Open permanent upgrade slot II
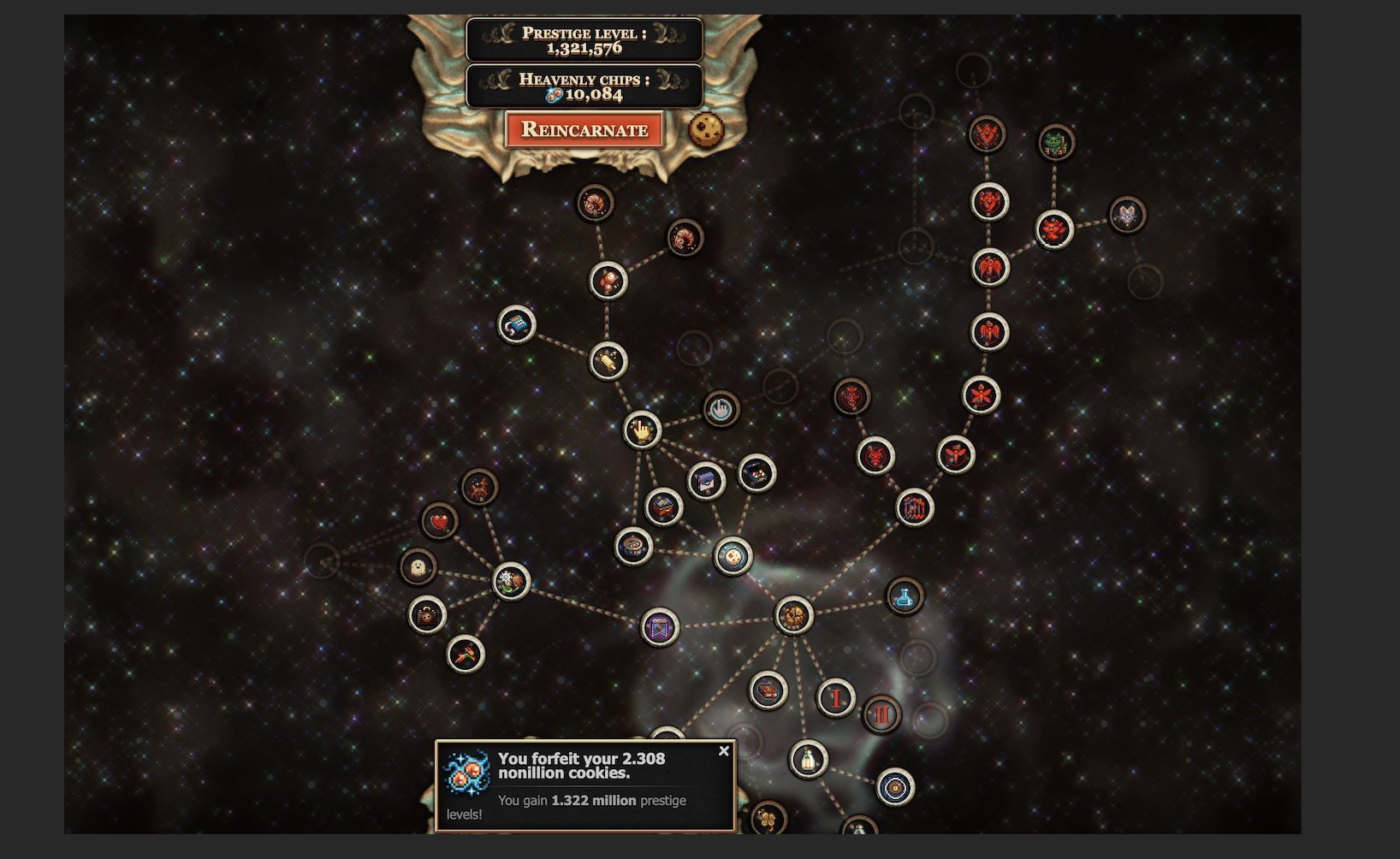 click(x=881, y=714)
